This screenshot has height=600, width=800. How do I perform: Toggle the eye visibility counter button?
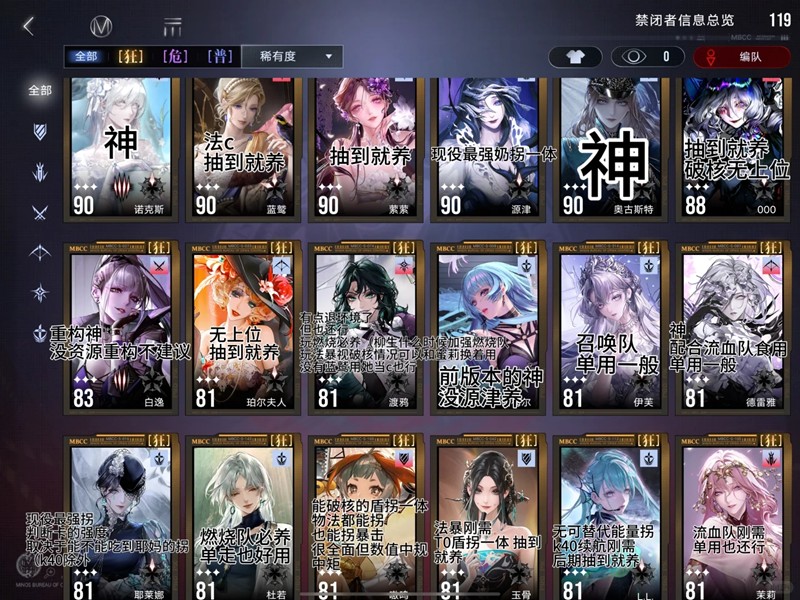[x=646, y=57]
